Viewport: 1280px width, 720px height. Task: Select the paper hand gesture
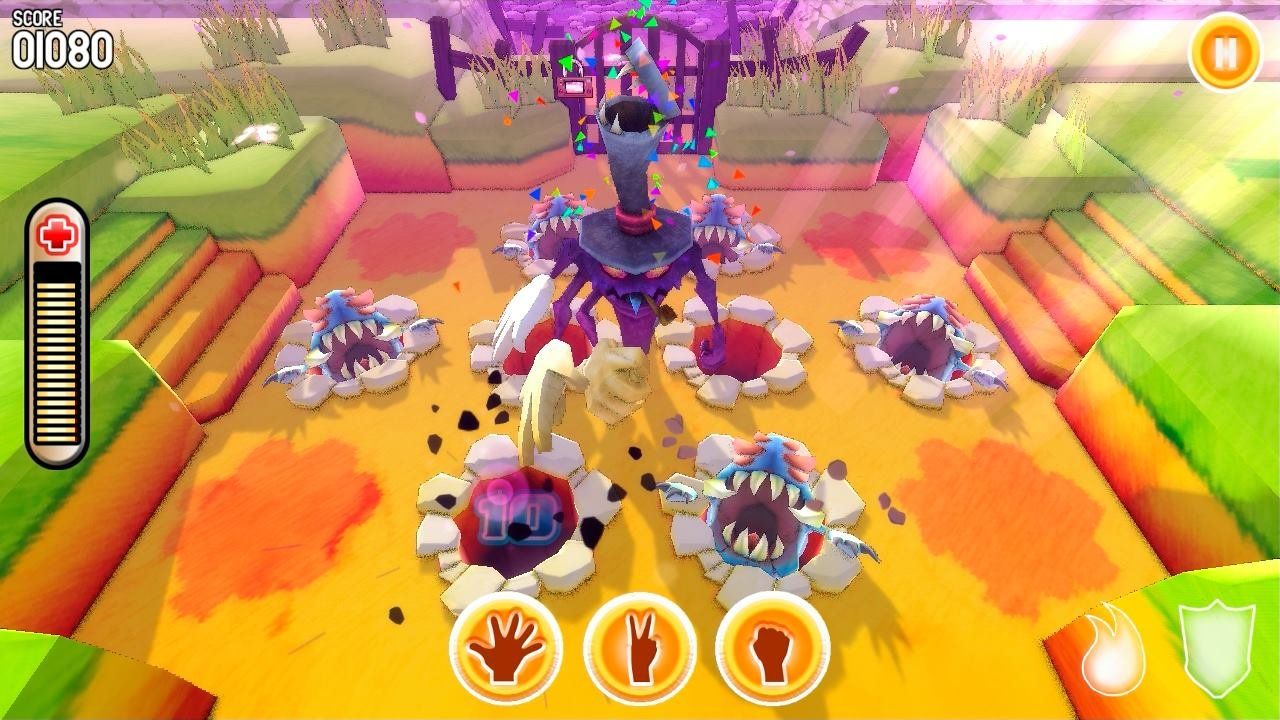pyautogui.click(x=506, y=648)
